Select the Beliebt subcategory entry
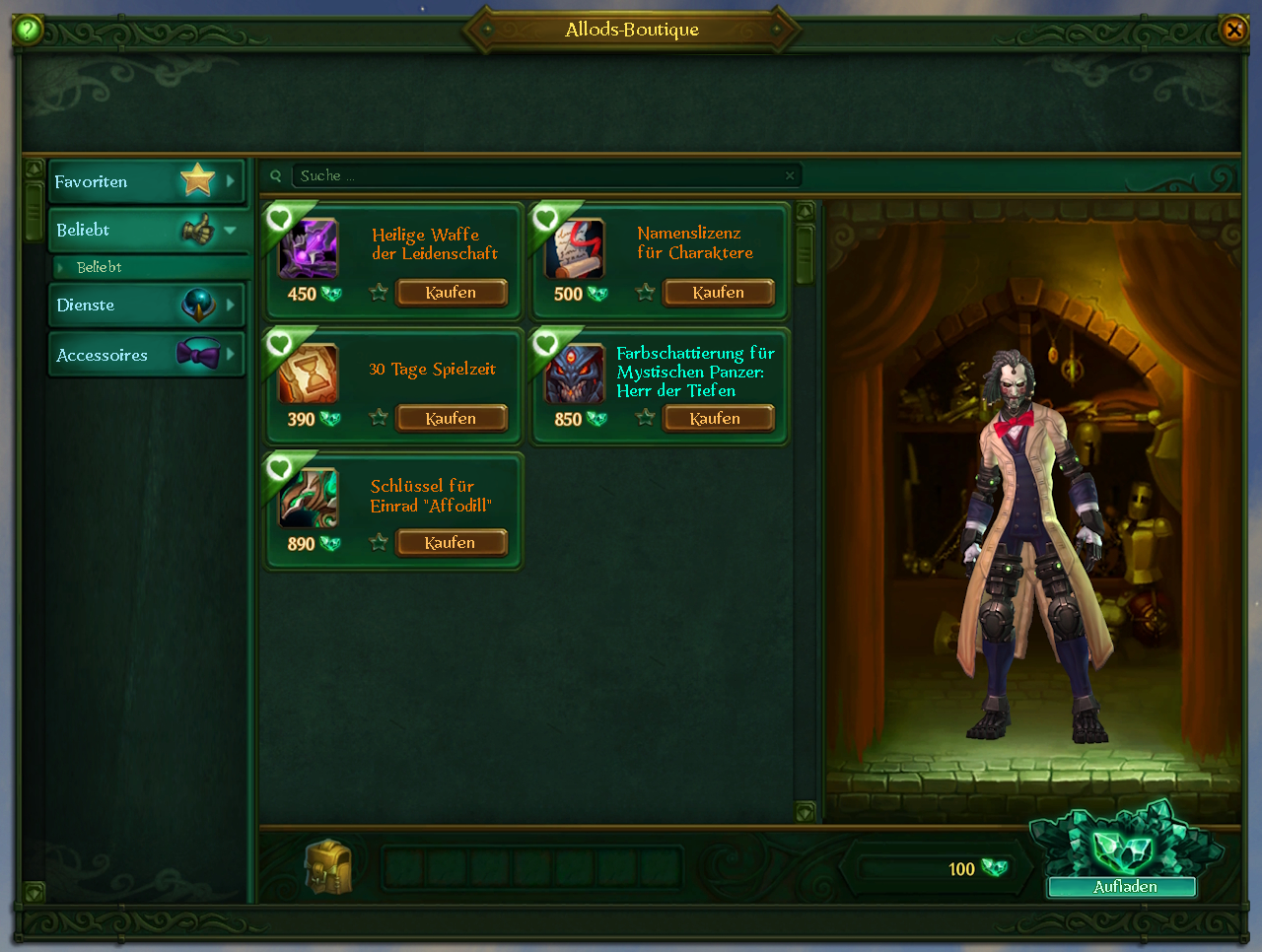Viewport: 1262px width, 952px height. [101, 267]
